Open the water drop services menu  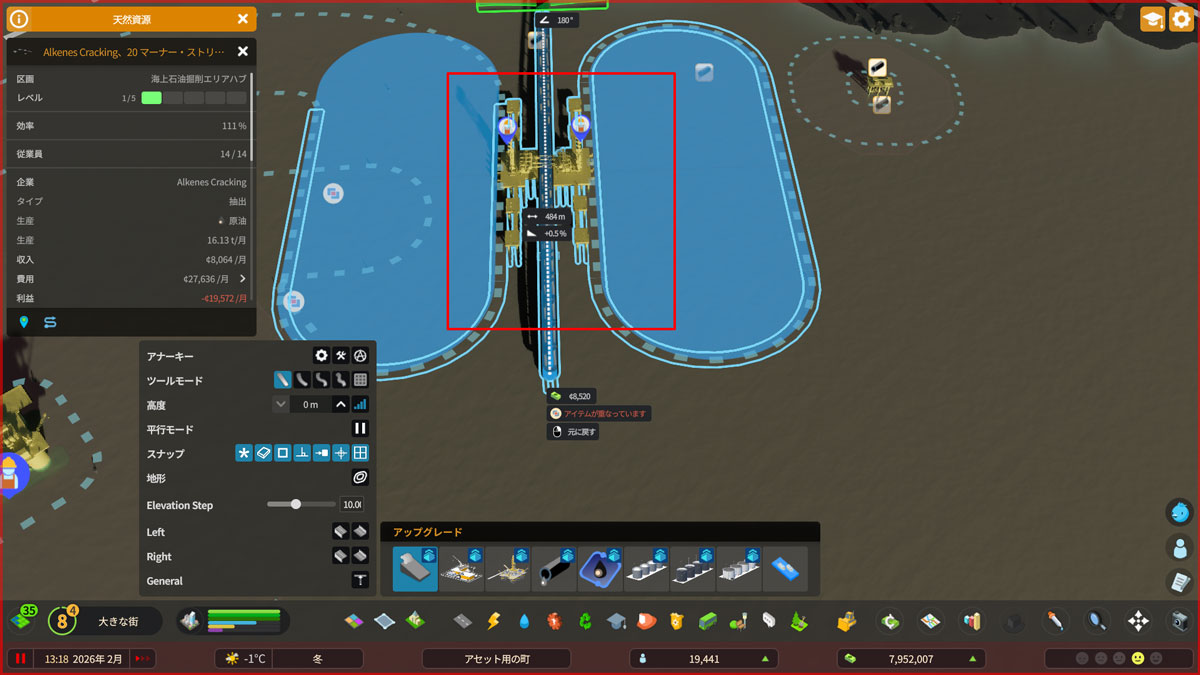pos(523,622)
